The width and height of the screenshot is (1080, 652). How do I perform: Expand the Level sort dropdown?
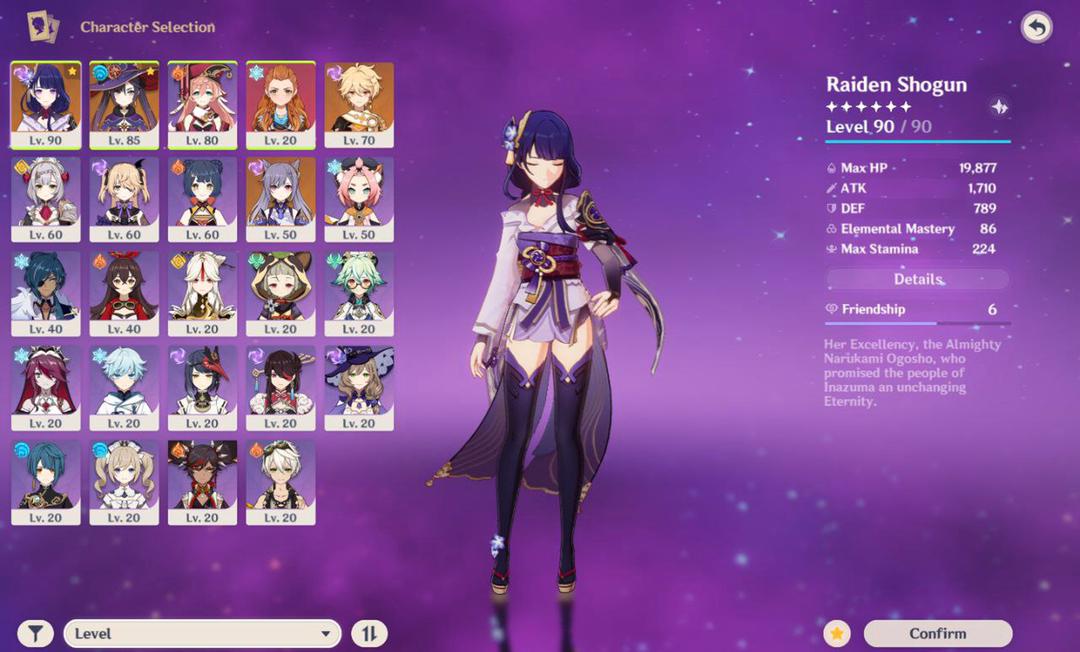pos(202,633)
